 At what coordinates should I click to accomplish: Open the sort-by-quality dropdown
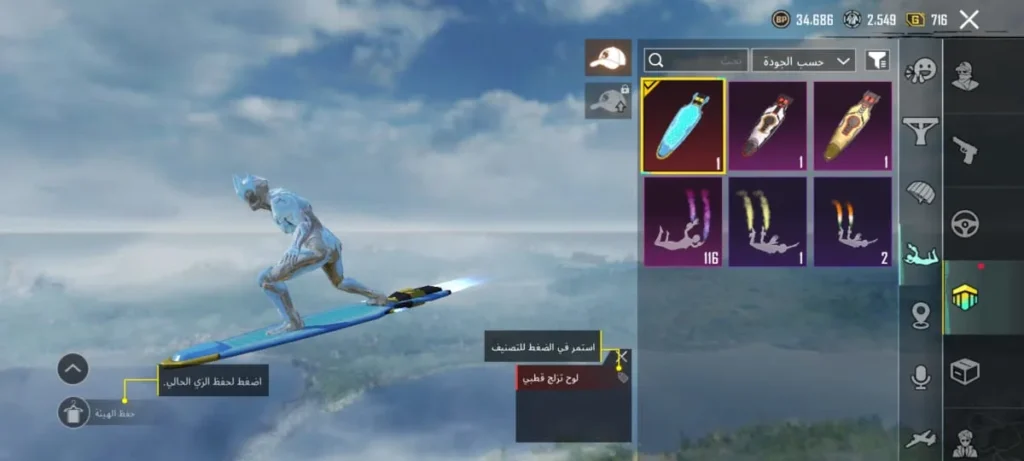click(803, 61)
